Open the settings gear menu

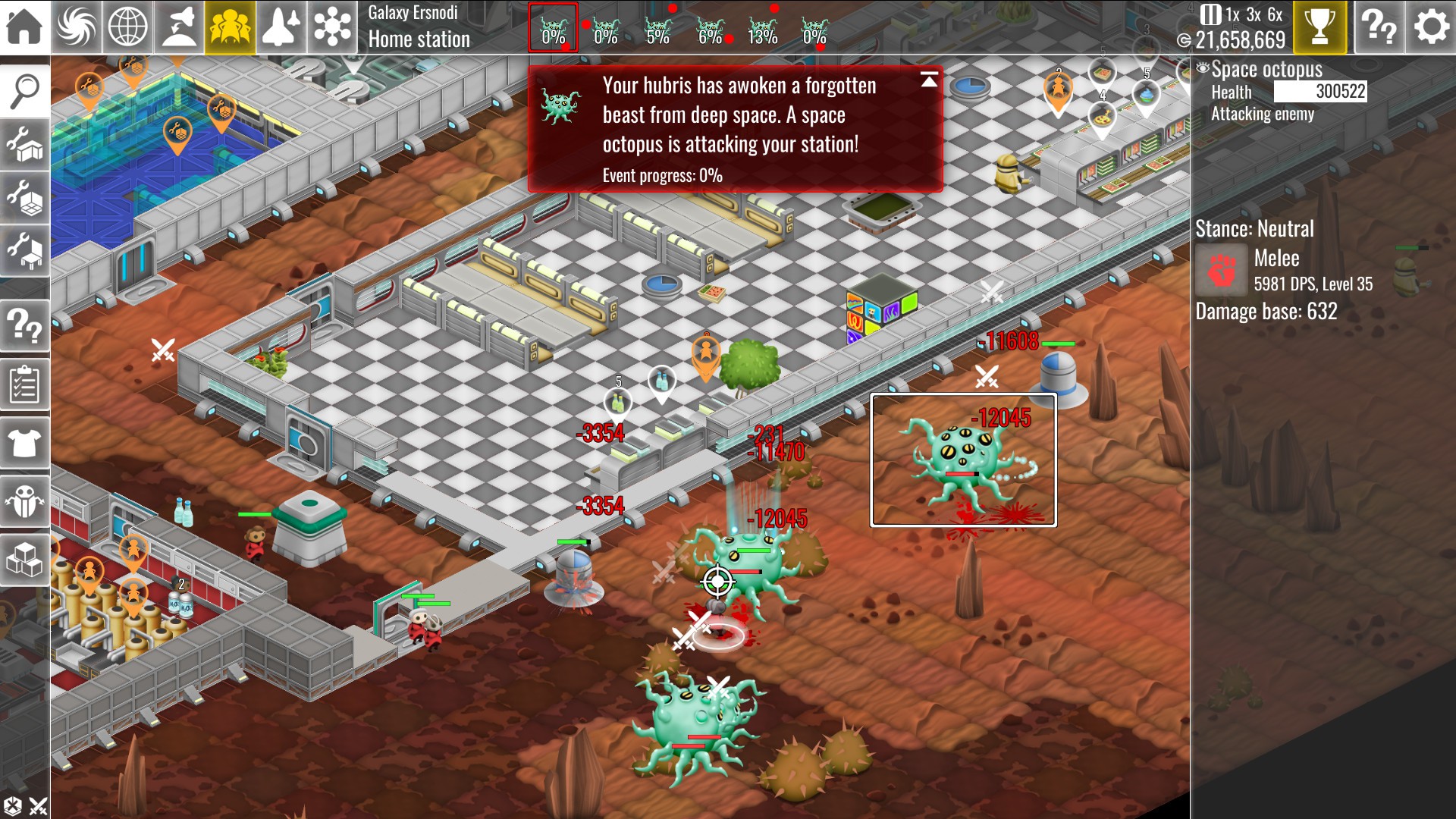pyautogui.click(x=1431, y=27)
